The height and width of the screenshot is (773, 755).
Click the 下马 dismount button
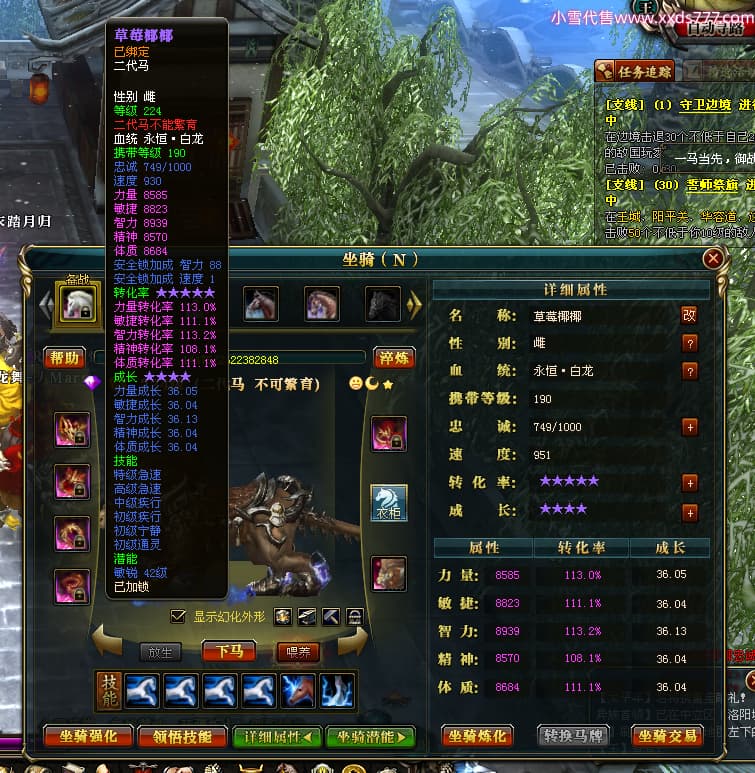point(228,652)
